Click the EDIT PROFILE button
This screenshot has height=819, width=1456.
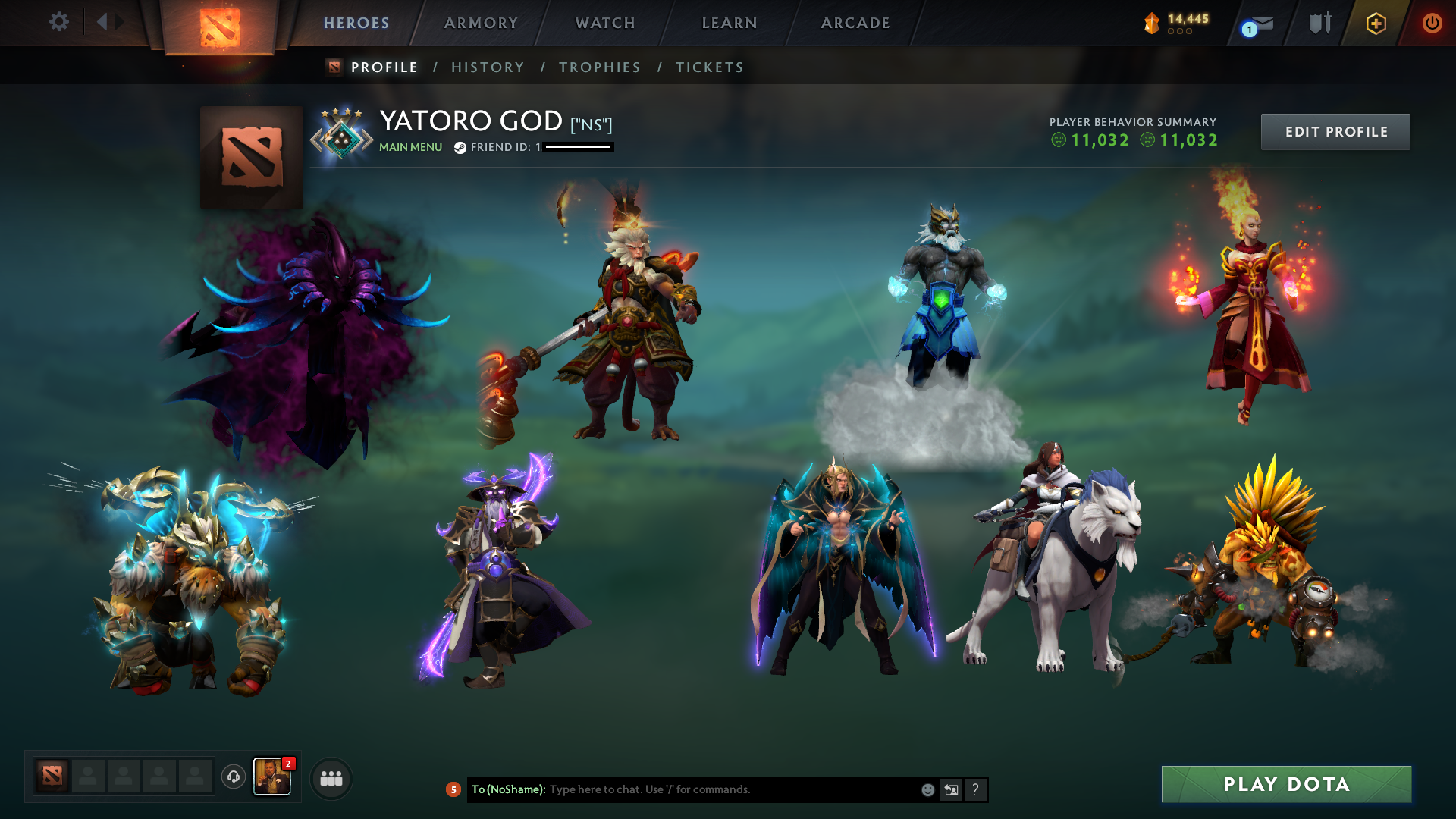(1335, 131)
